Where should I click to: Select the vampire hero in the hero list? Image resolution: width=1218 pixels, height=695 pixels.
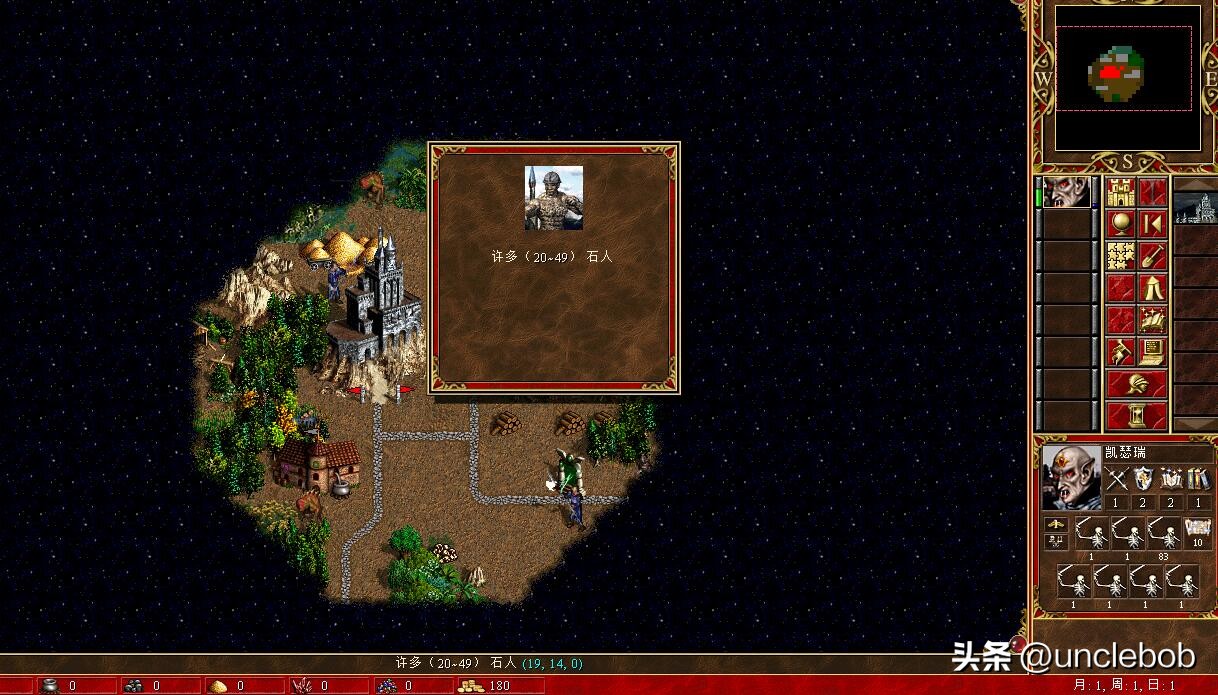(x=1066, y=192)
